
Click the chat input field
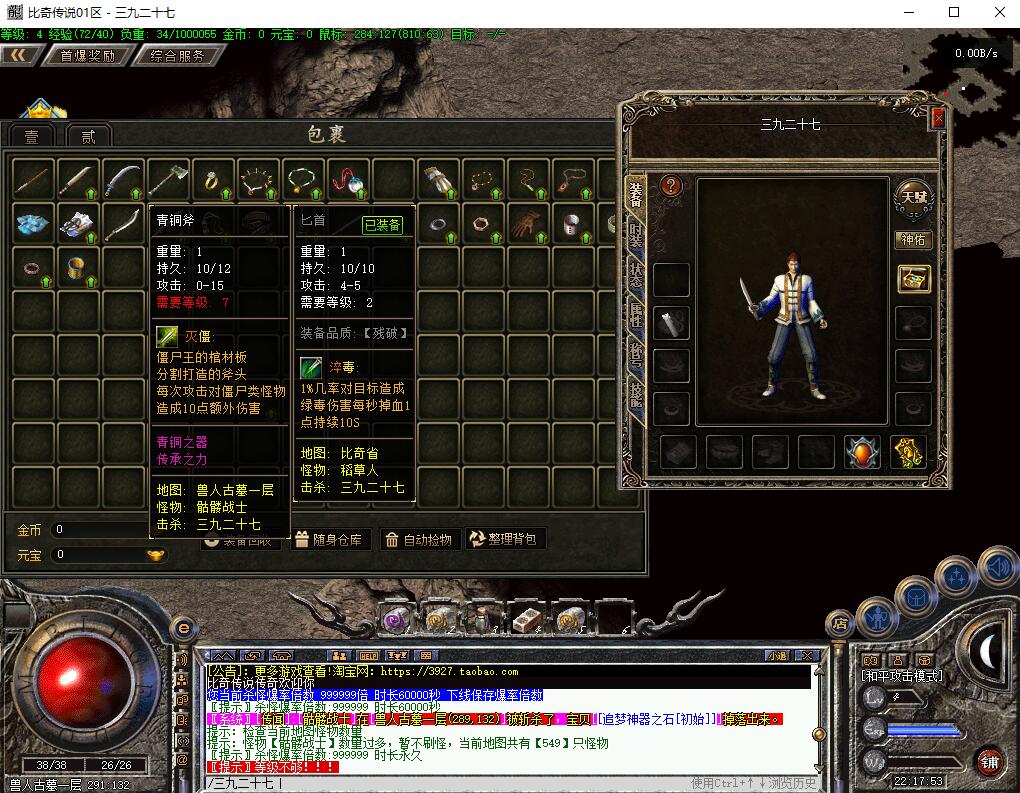pos(500,783)
